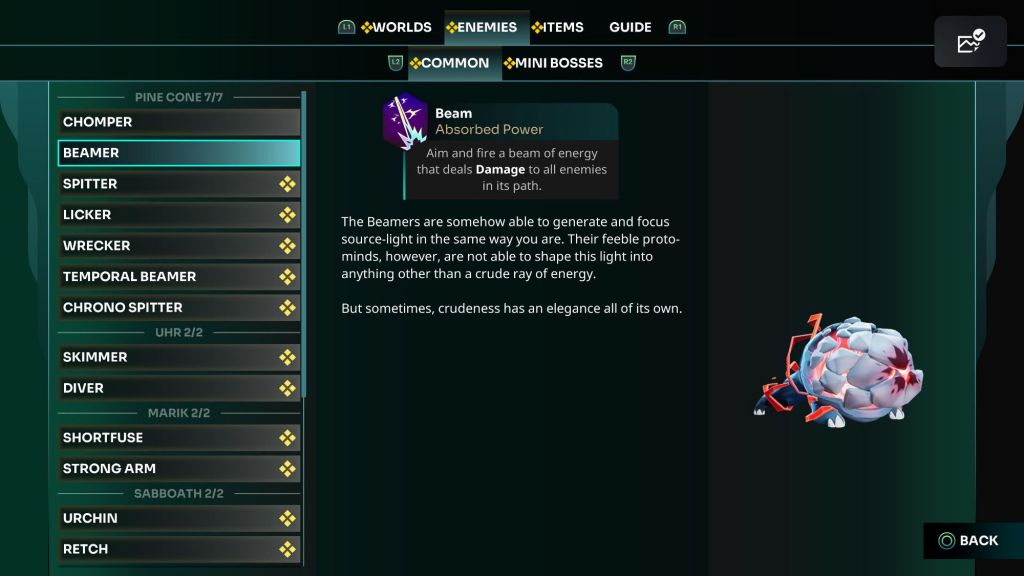1024x576 pixels.
Task: Pick the Temporal Beamer entry
Action: [x=179, y=277]
